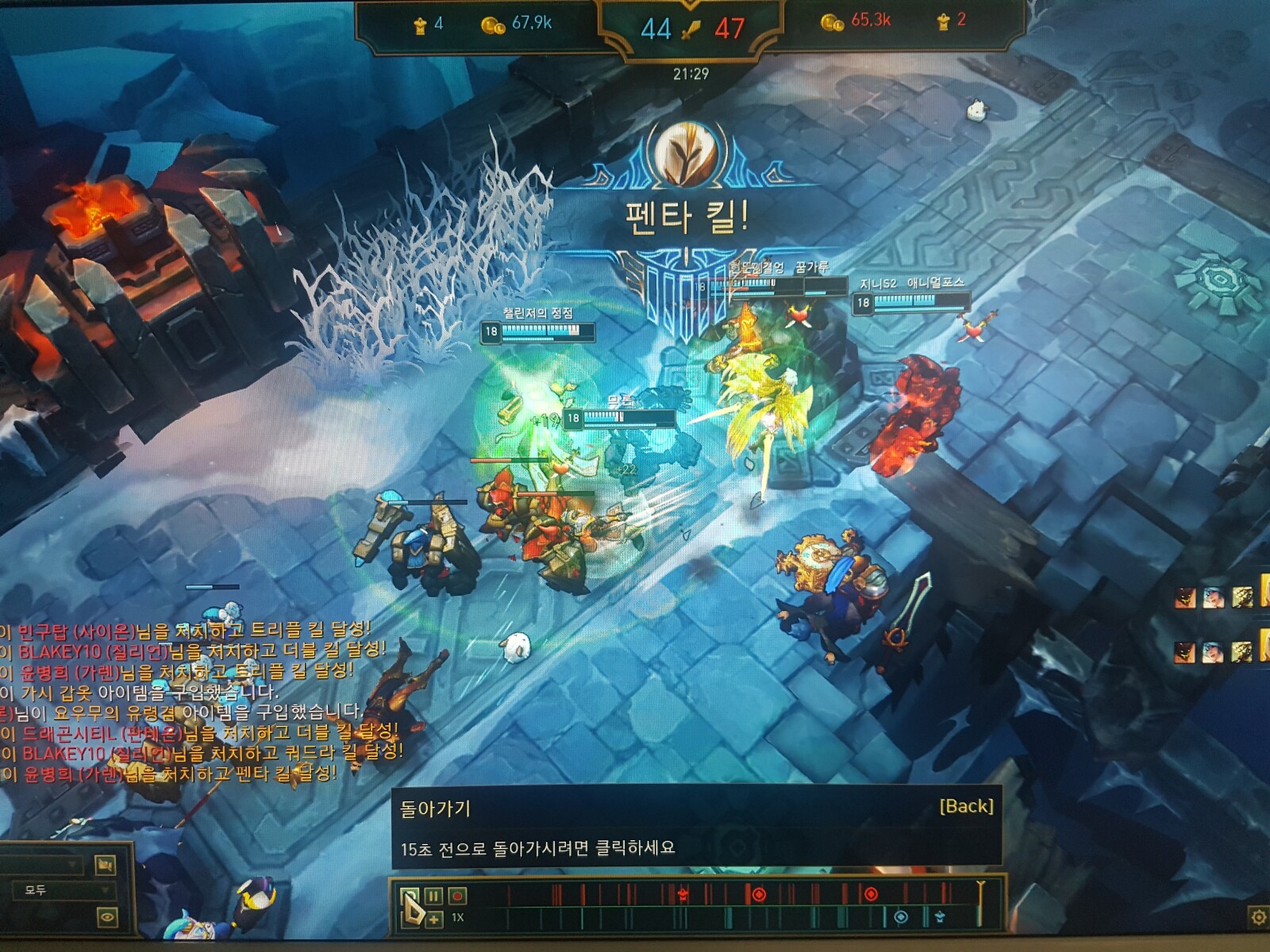Pause the replay playback
Screen dimensions: 1270x952
click(x=433, y=896)
